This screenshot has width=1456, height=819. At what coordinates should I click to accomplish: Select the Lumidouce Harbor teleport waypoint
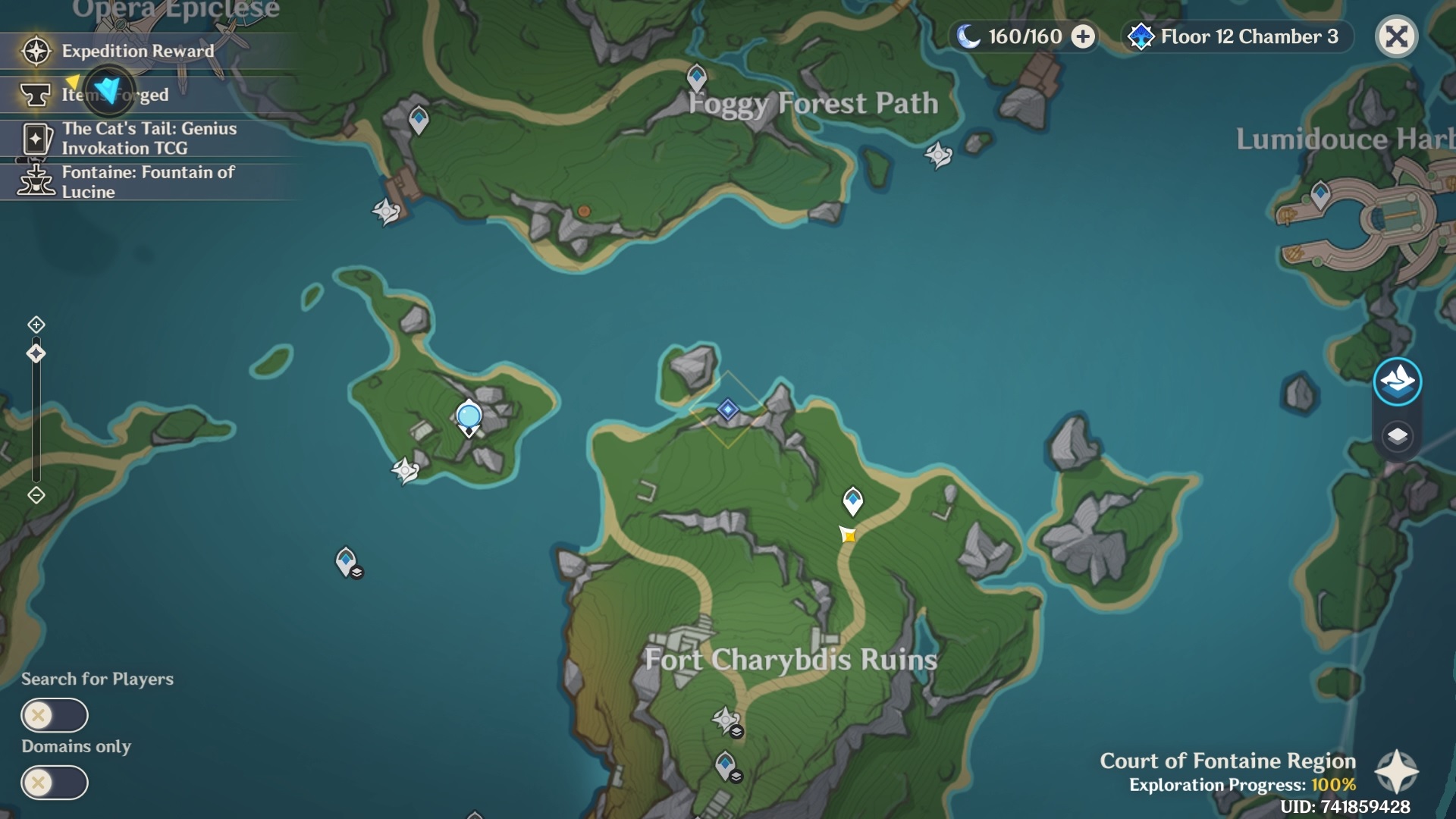(x=1320, y=193)
